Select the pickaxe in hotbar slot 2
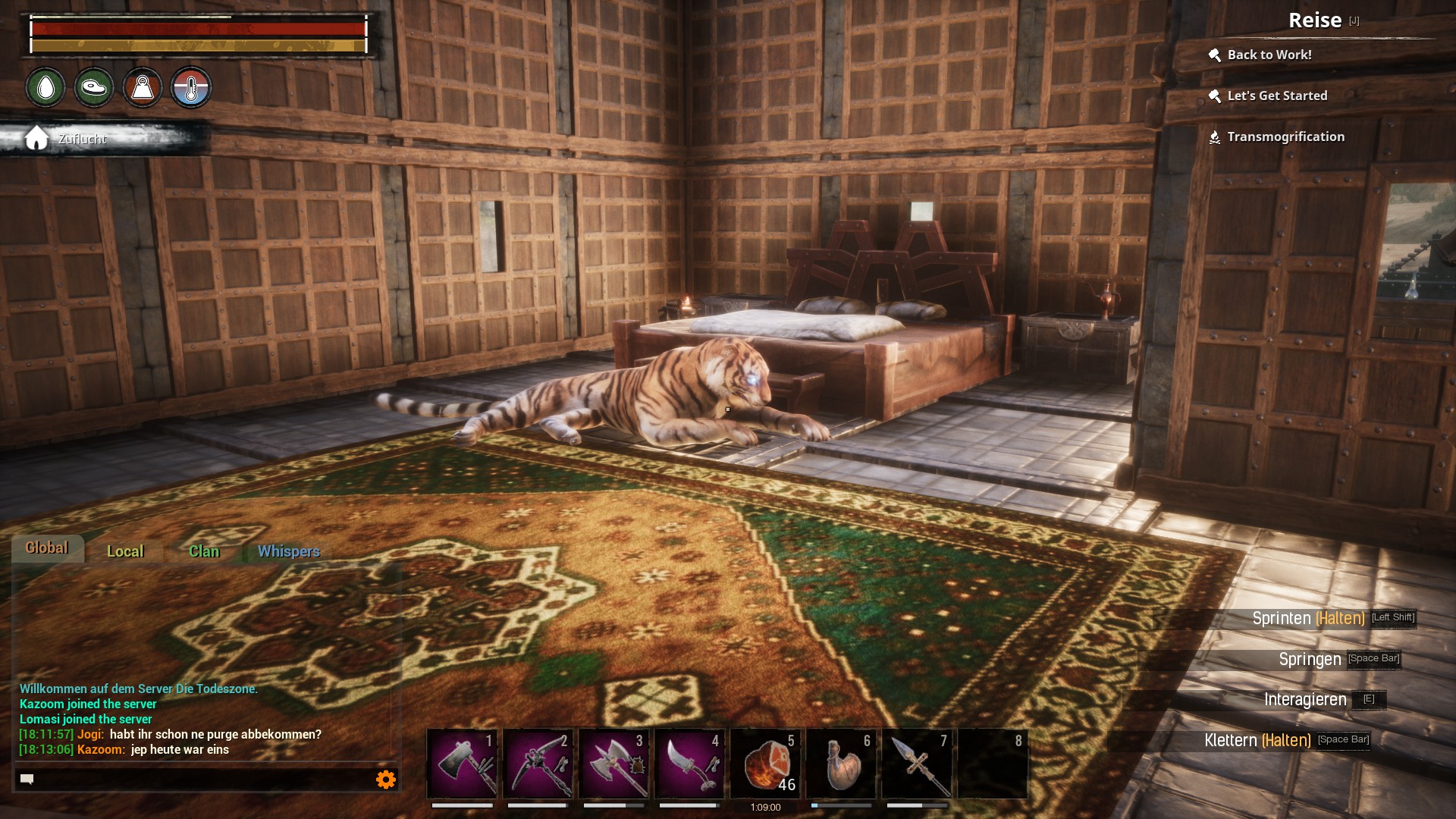 [x=538, y=764]
